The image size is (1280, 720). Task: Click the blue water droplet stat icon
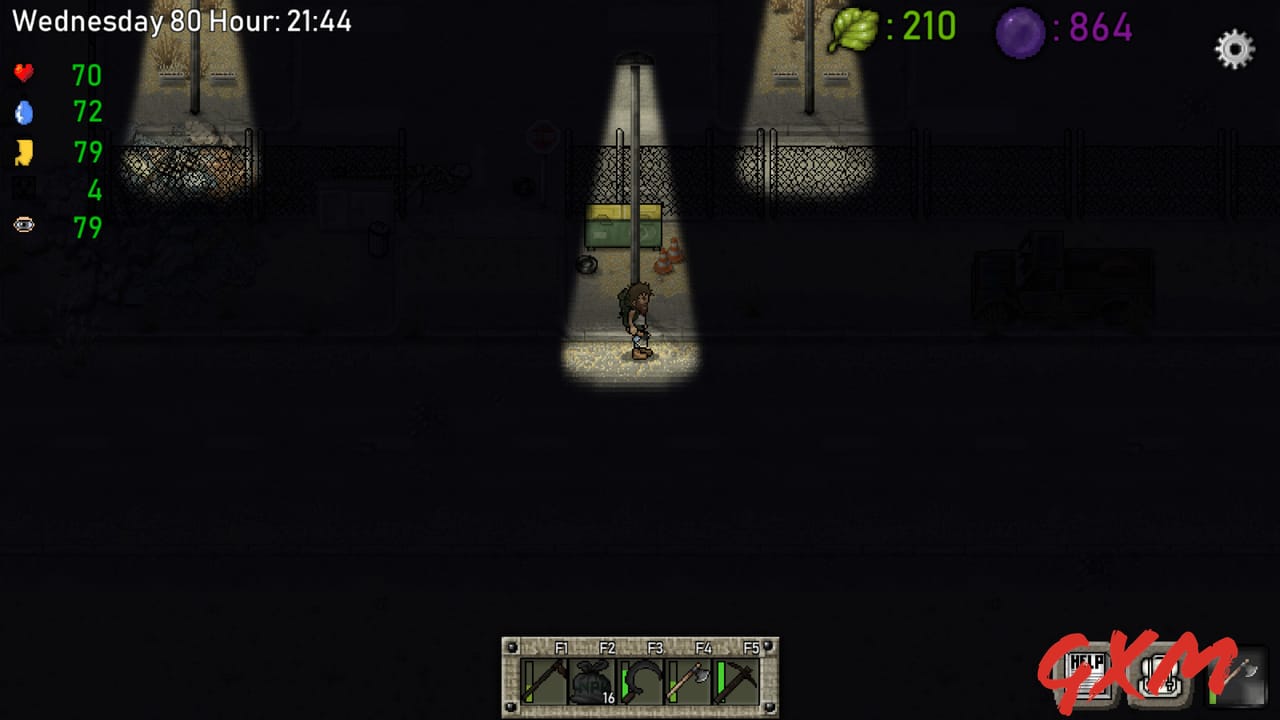pos(23,113)
